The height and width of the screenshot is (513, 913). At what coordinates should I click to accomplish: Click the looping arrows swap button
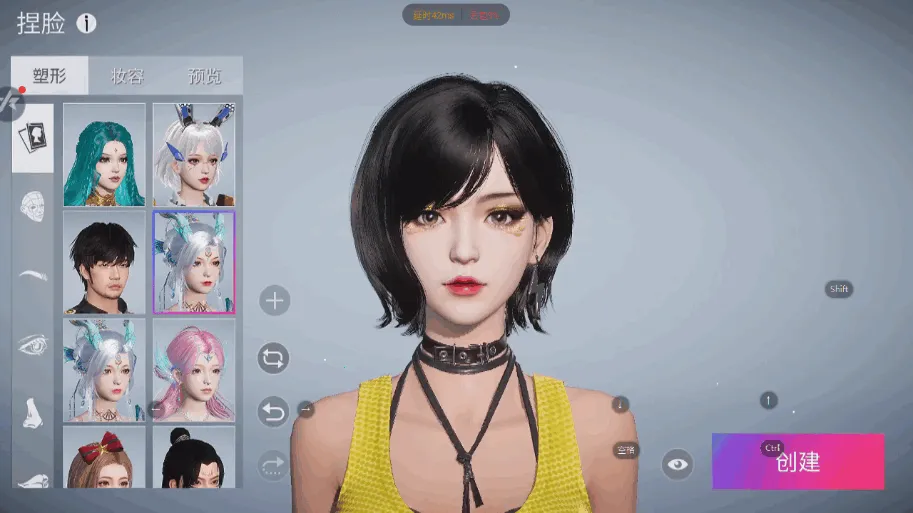[x=273, y=357]
